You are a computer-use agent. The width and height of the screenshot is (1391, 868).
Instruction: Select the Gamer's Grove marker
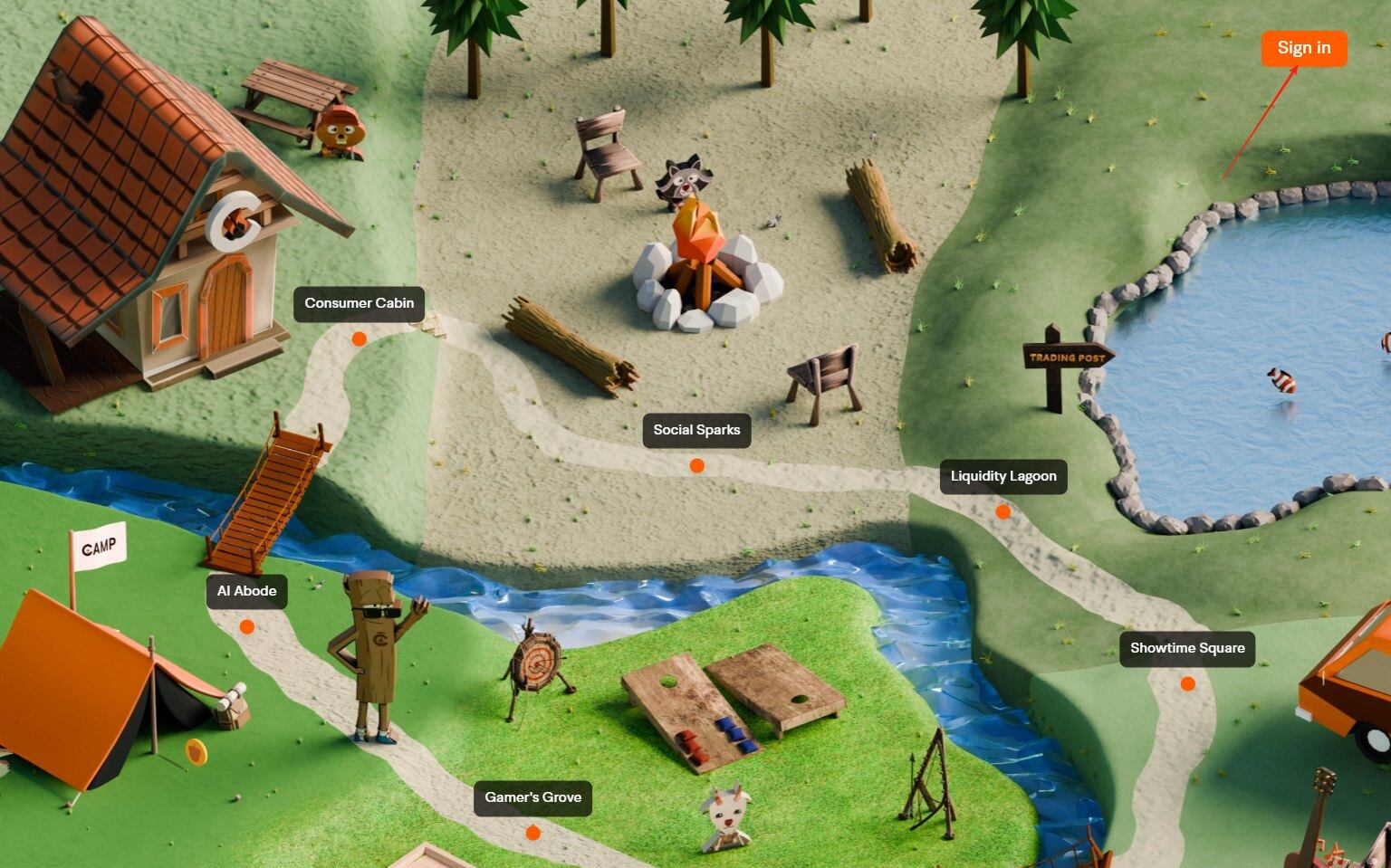[532, 833]
